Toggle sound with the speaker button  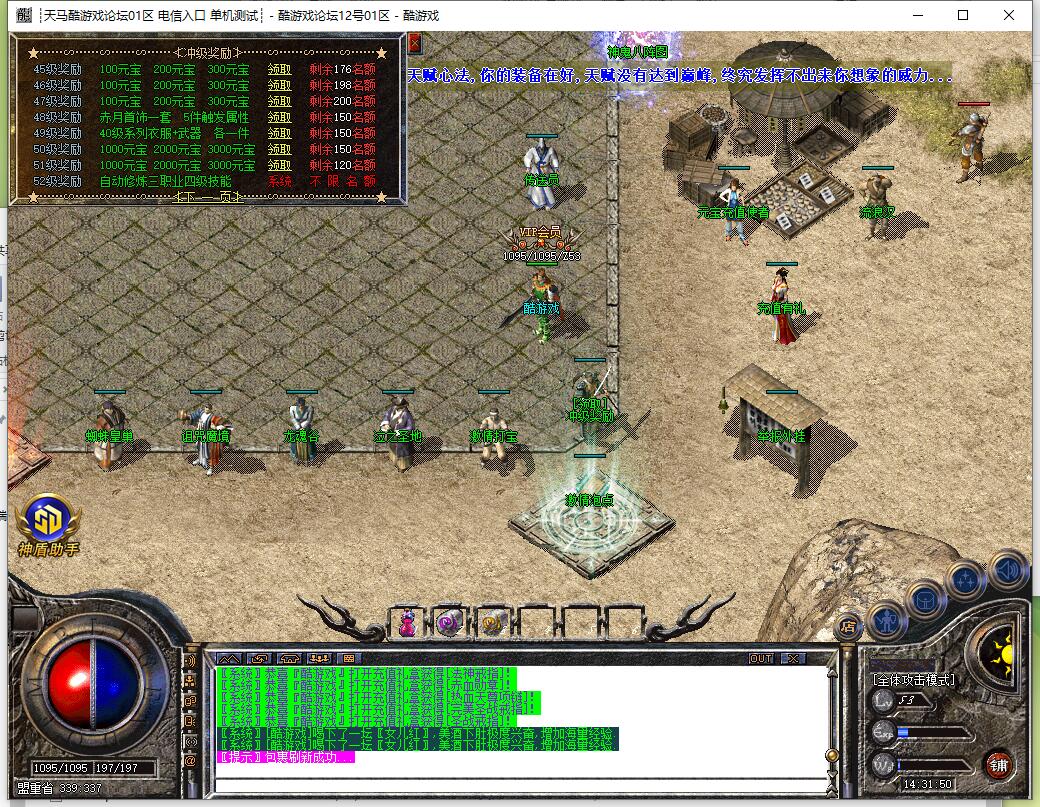click(1006, 571)
